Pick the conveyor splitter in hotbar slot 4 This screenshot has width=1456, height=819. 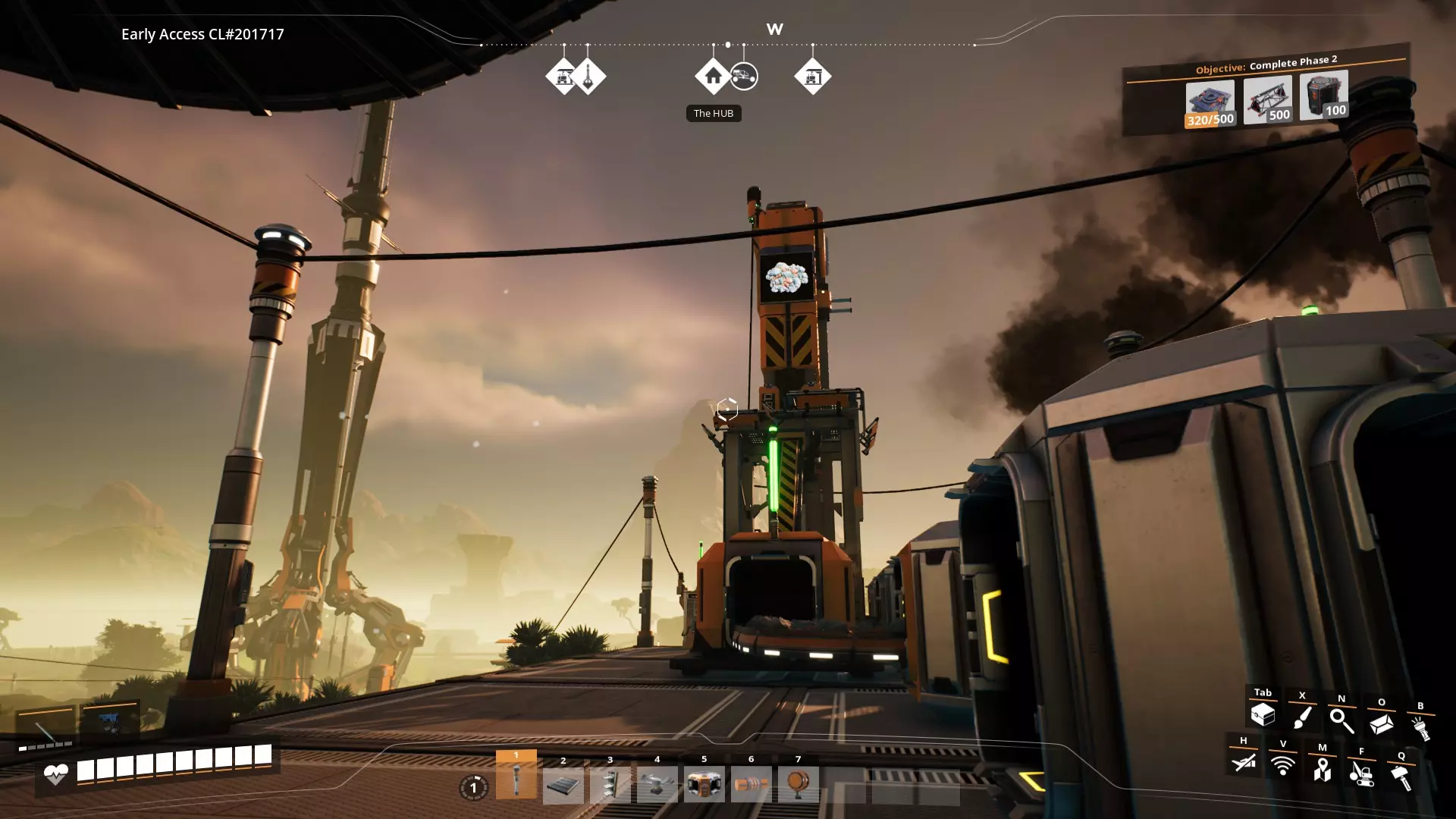click(657, 785)
